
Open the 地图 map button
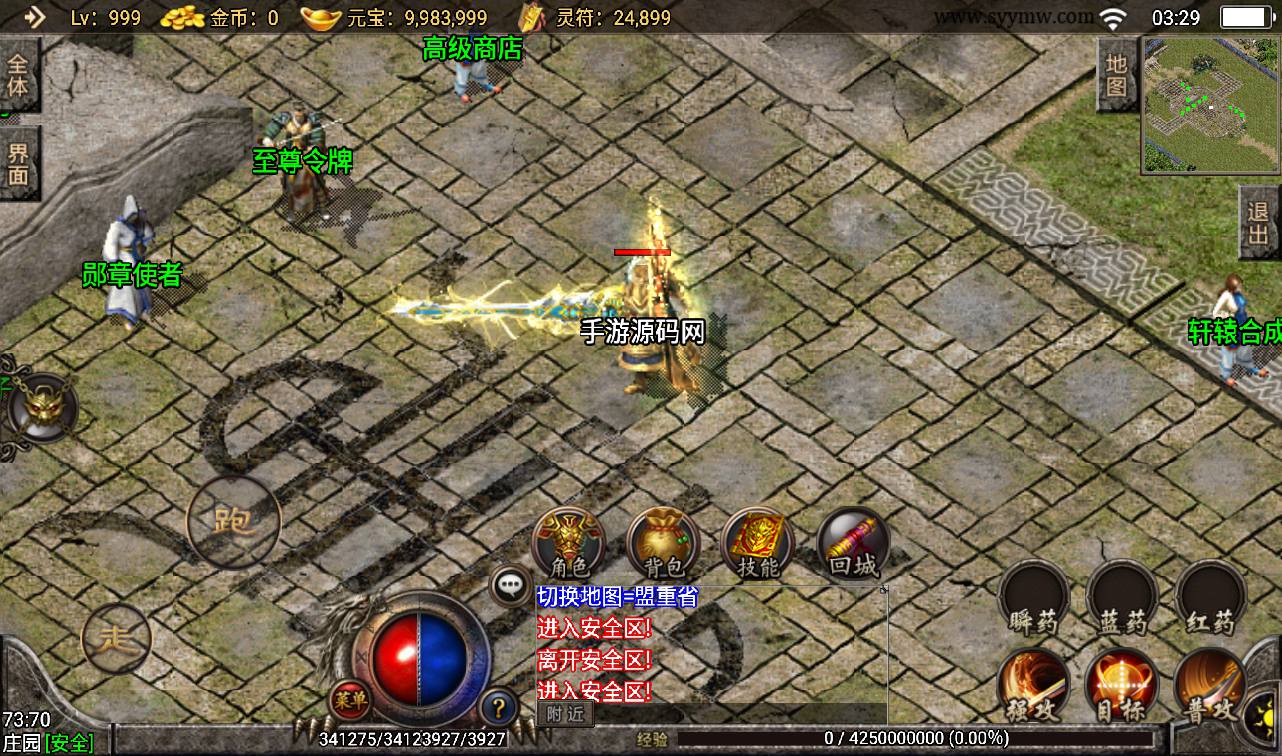coord(1117,75)
